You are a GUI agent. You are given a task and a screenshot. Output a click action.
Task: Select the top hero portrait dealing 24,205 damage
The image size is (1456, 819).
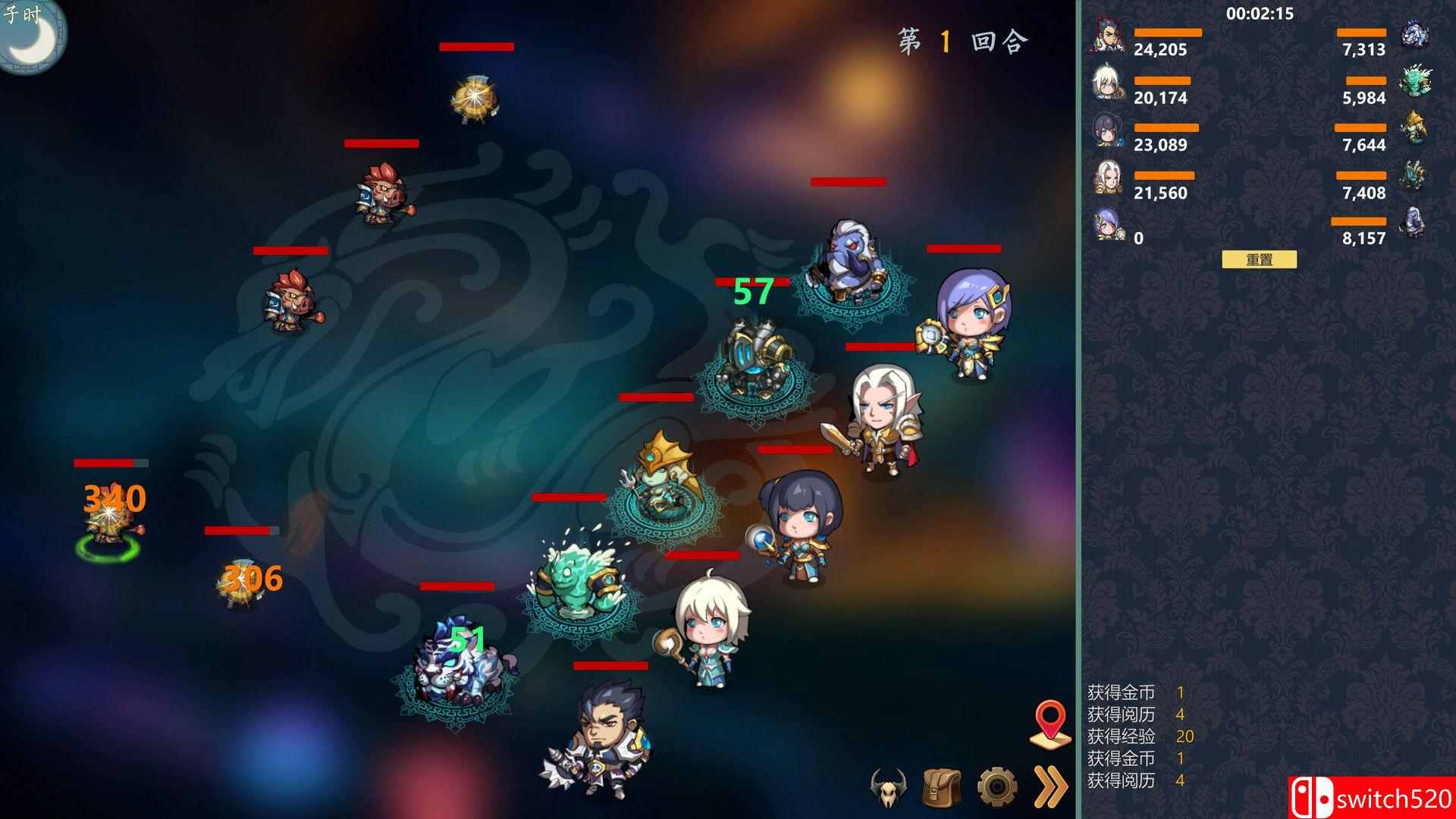[x=1108, y=36]
